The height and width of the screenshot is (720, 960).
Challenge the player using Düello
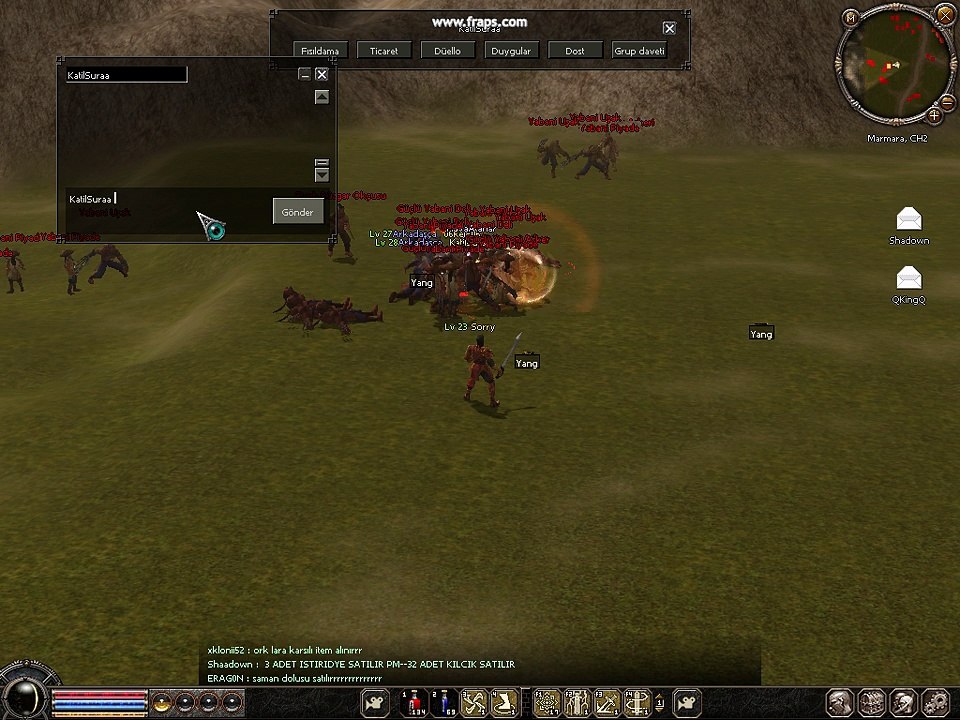coord(448,50)
